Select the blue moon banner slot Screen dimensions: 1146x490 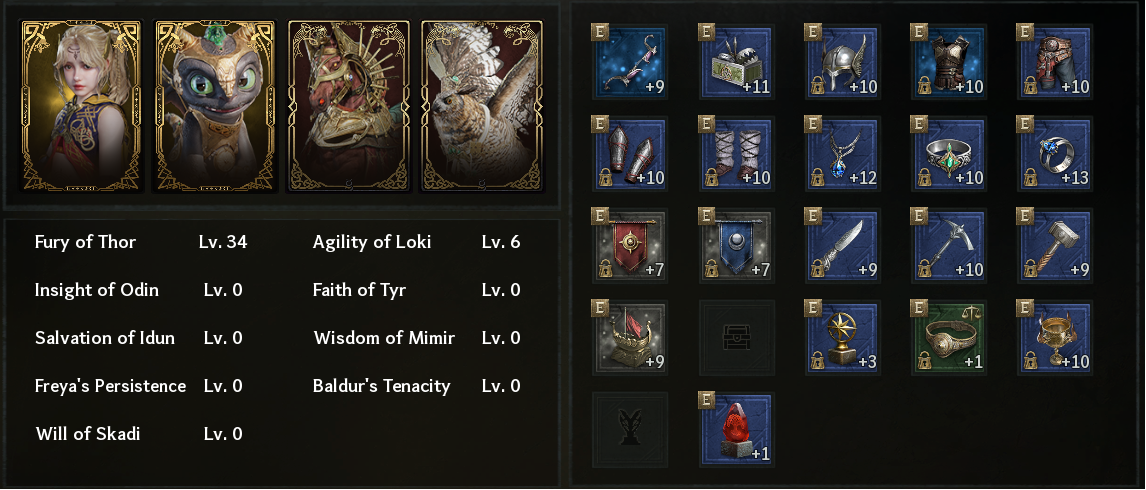tap(736, 246)
